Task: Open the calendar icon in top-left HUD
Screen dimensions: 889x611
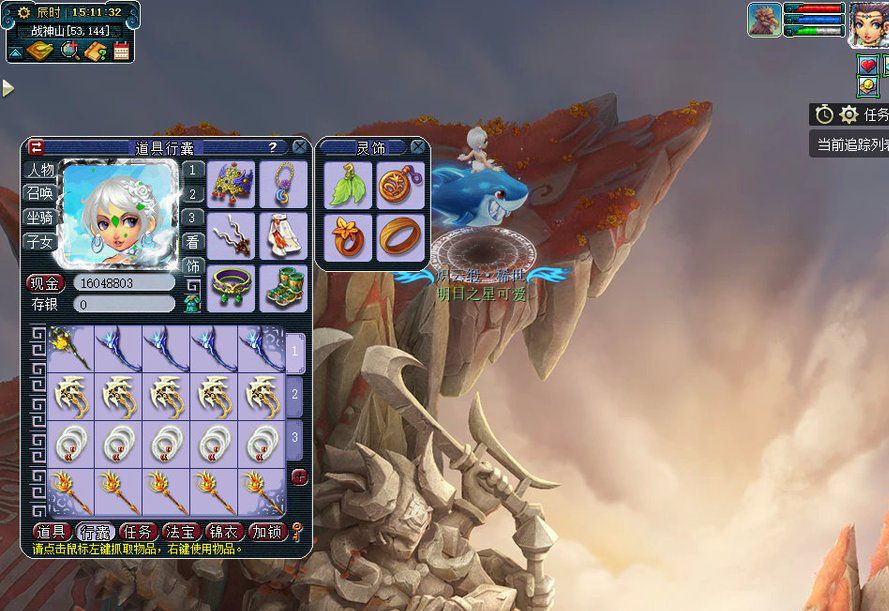Action: 122,51
